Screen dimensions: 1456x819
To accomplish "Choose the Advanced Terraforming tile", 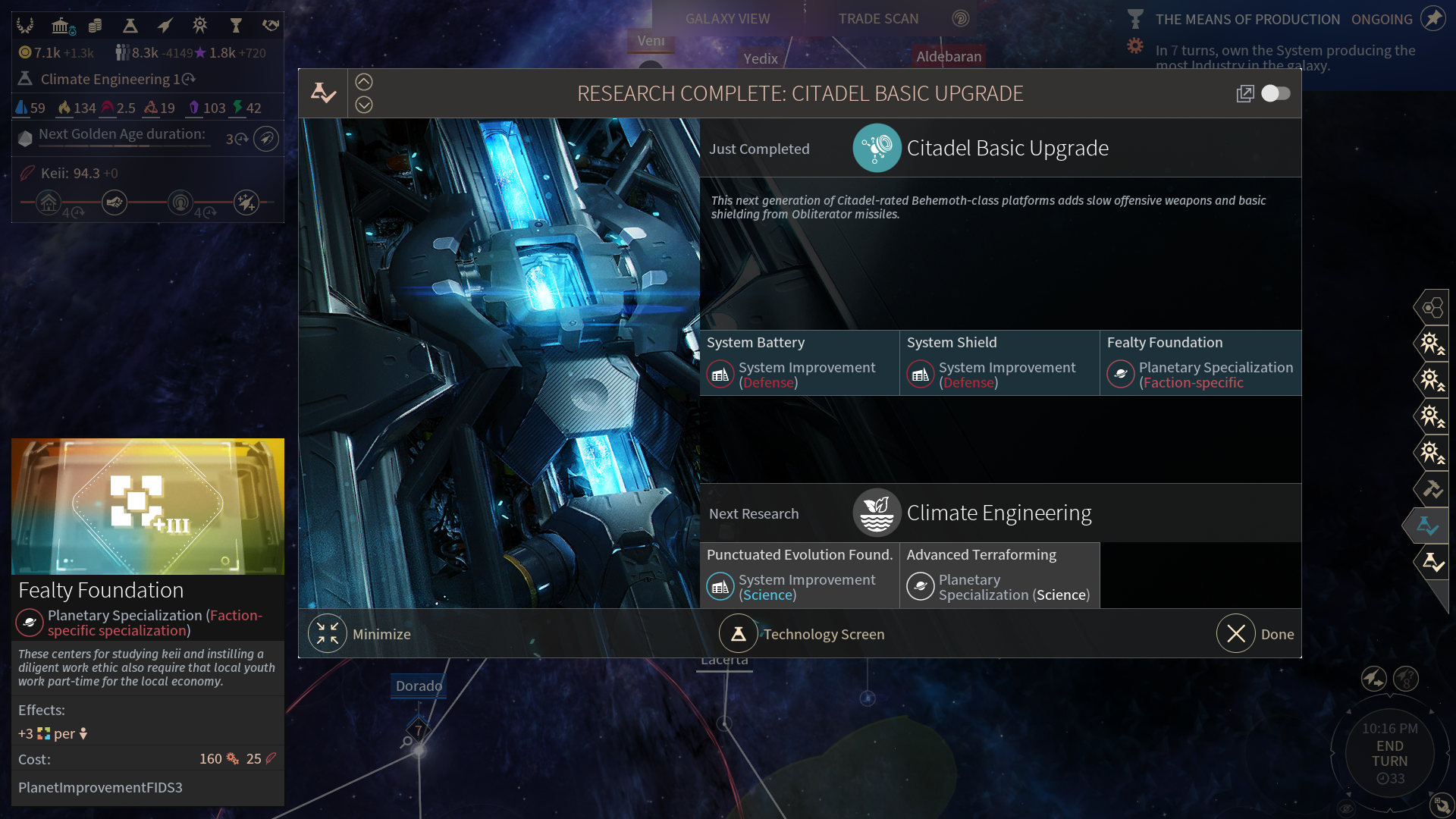I will tap(999, 575).
